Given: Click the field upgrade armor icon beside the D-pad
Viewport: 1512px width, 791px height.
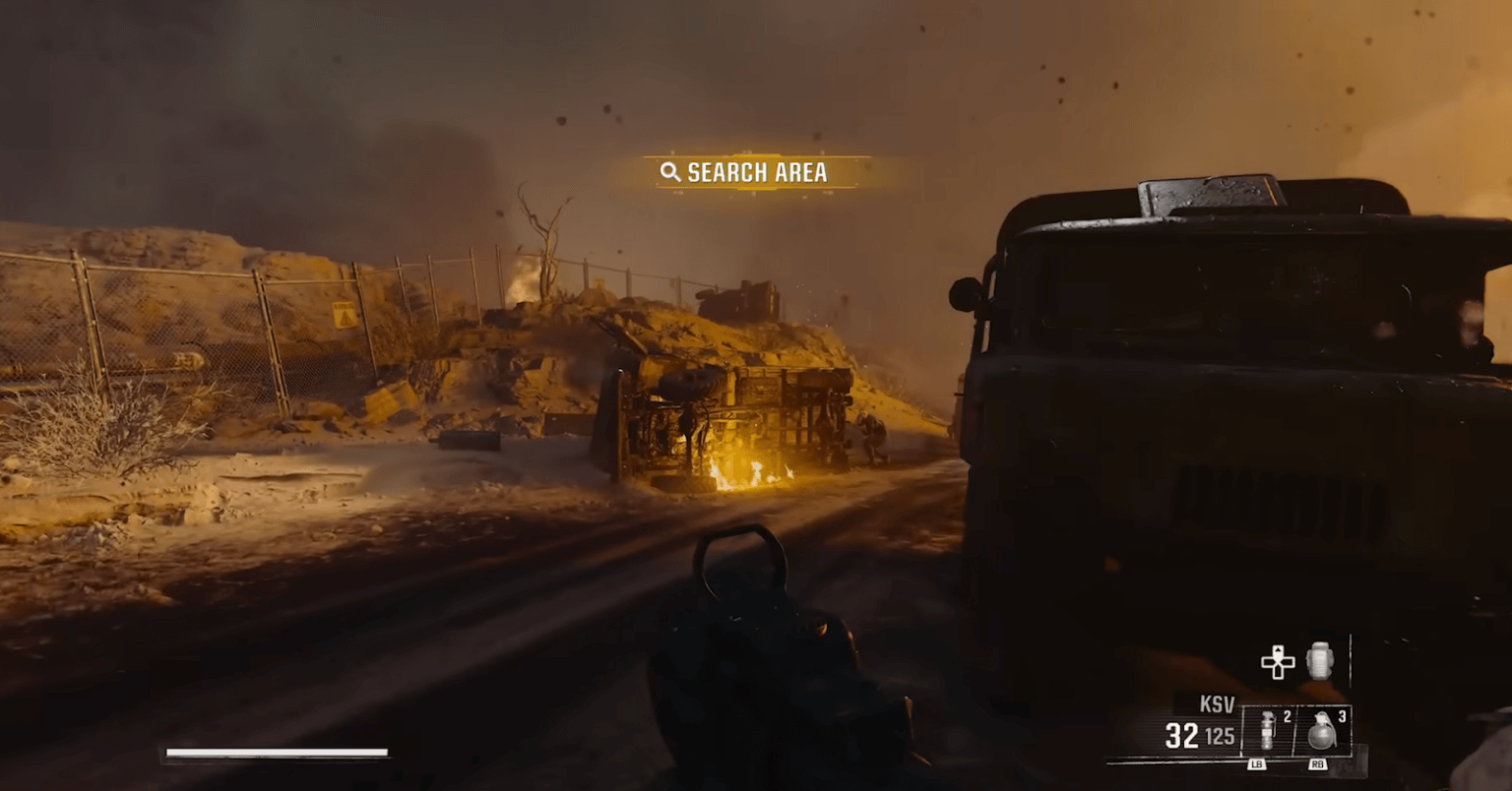Looking at the screenshot, I should pos(1319,661).
